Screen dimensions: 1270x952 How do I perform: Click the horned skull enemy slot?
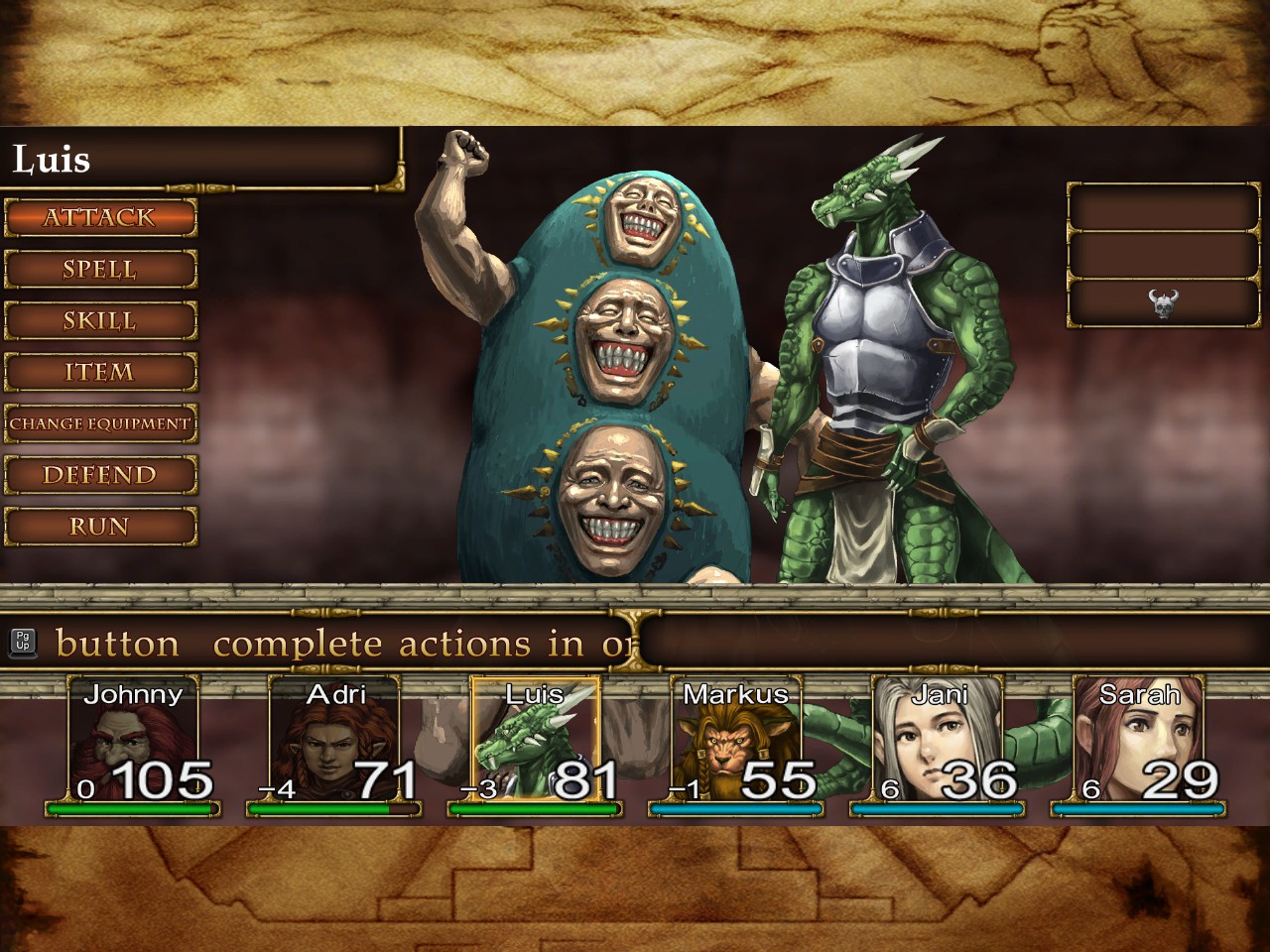point(1163,303)
